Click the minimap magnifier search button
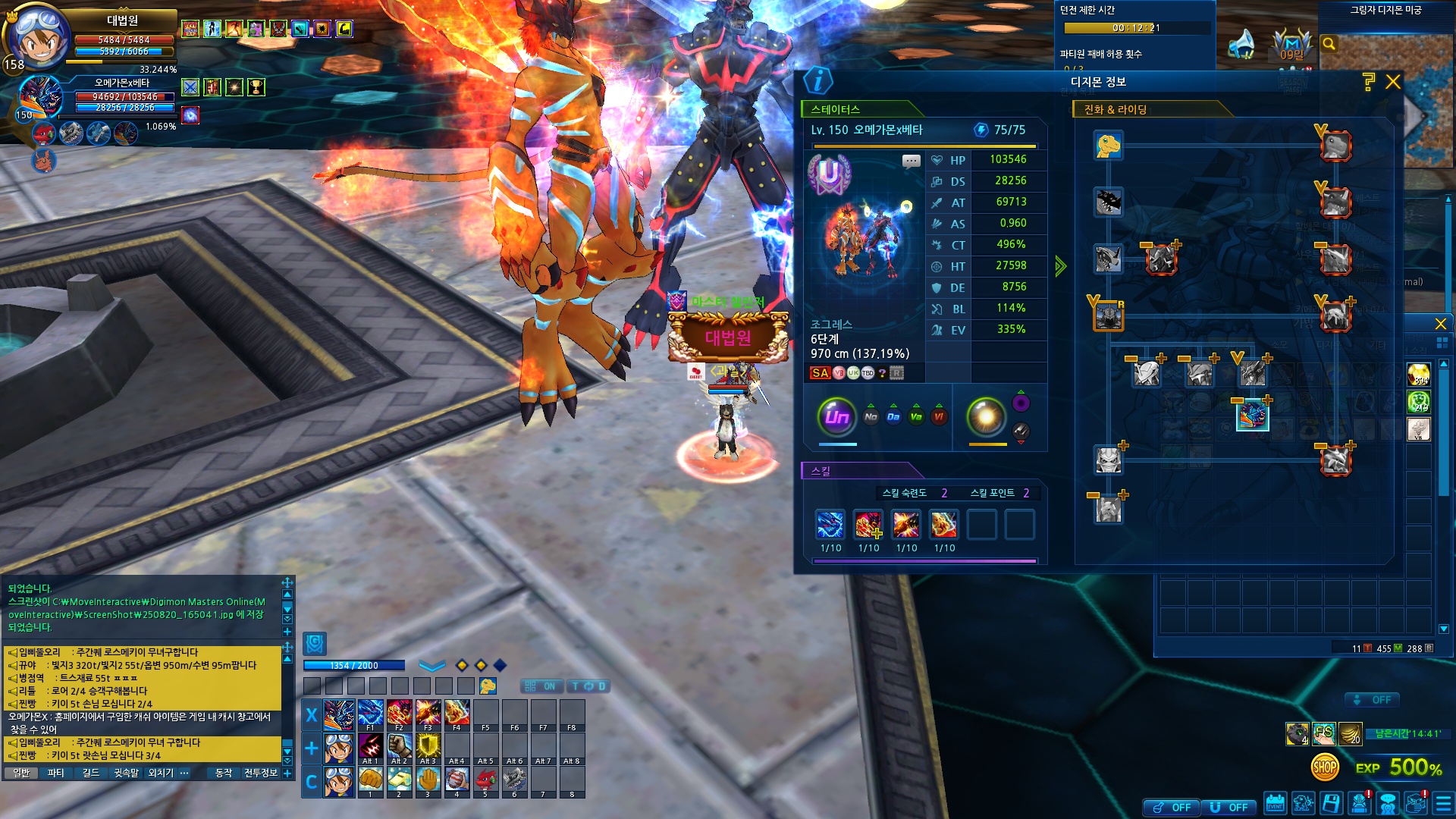The height and width of the screenshot is (819, 1456). (x=1329, y=44)
